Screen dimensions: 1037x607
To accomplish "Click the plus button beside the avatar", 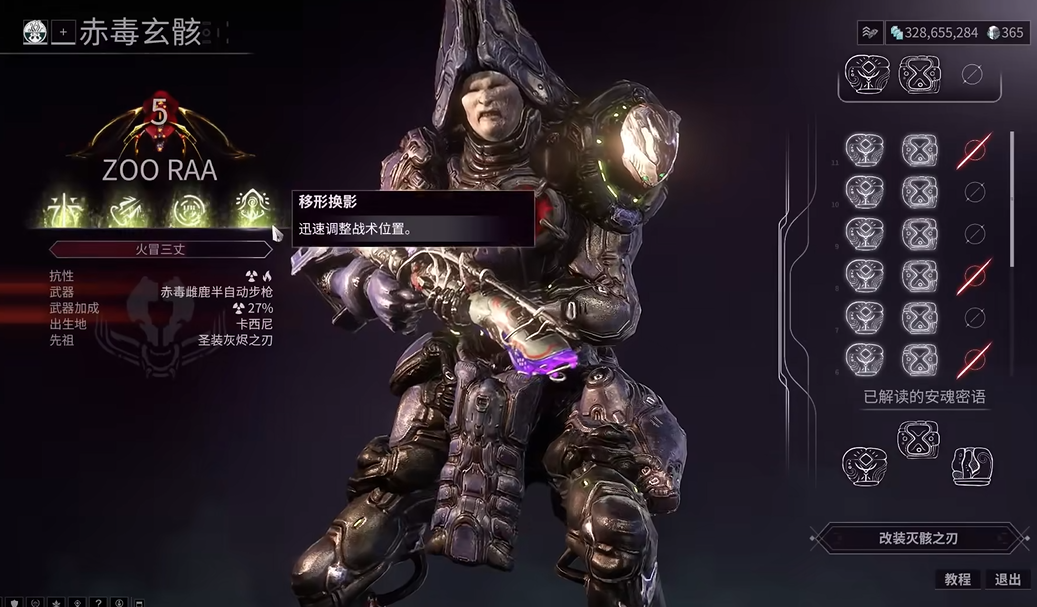I will tap(63, 32).
